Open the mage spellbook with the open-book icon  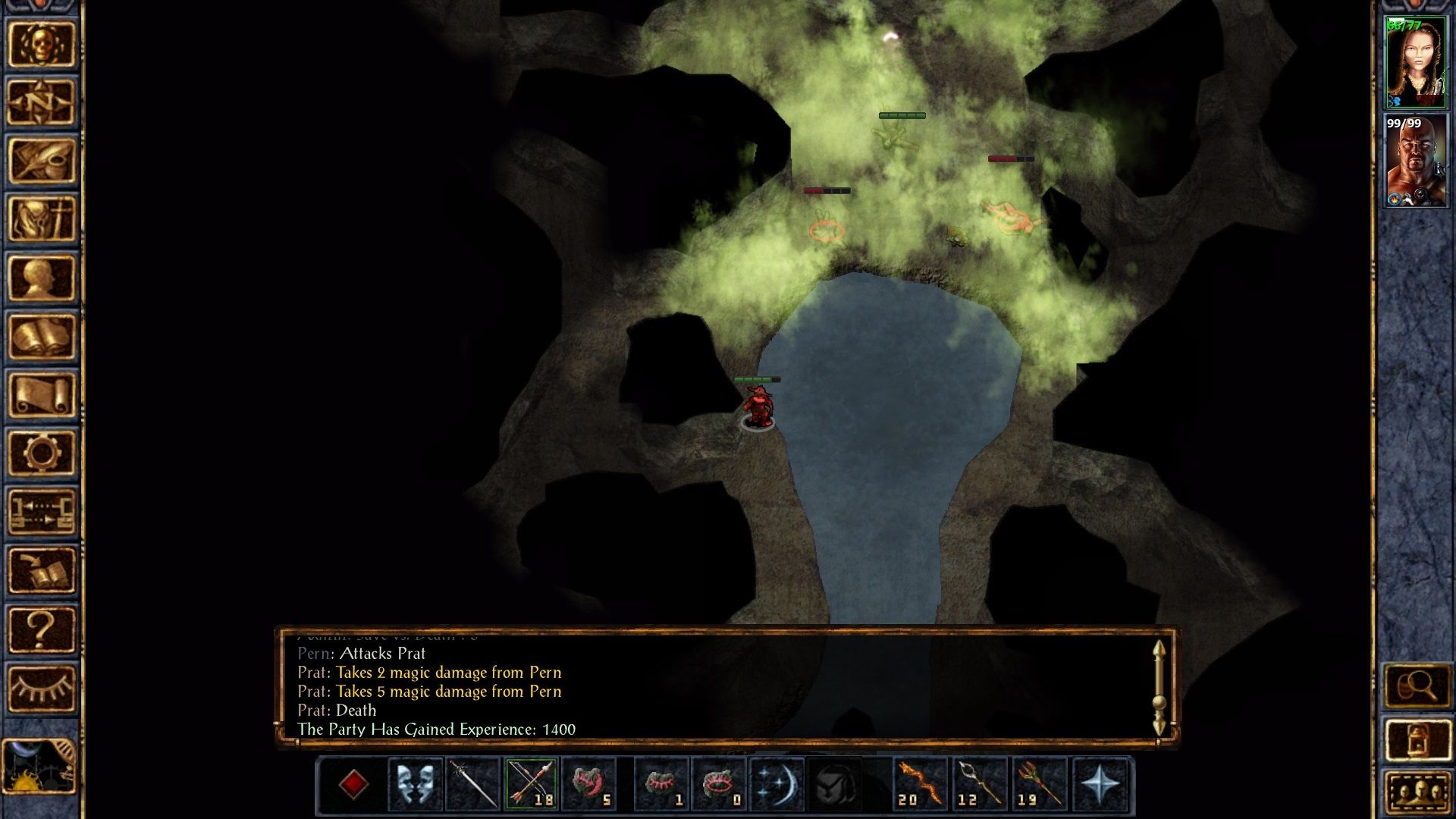coord(41,337)
